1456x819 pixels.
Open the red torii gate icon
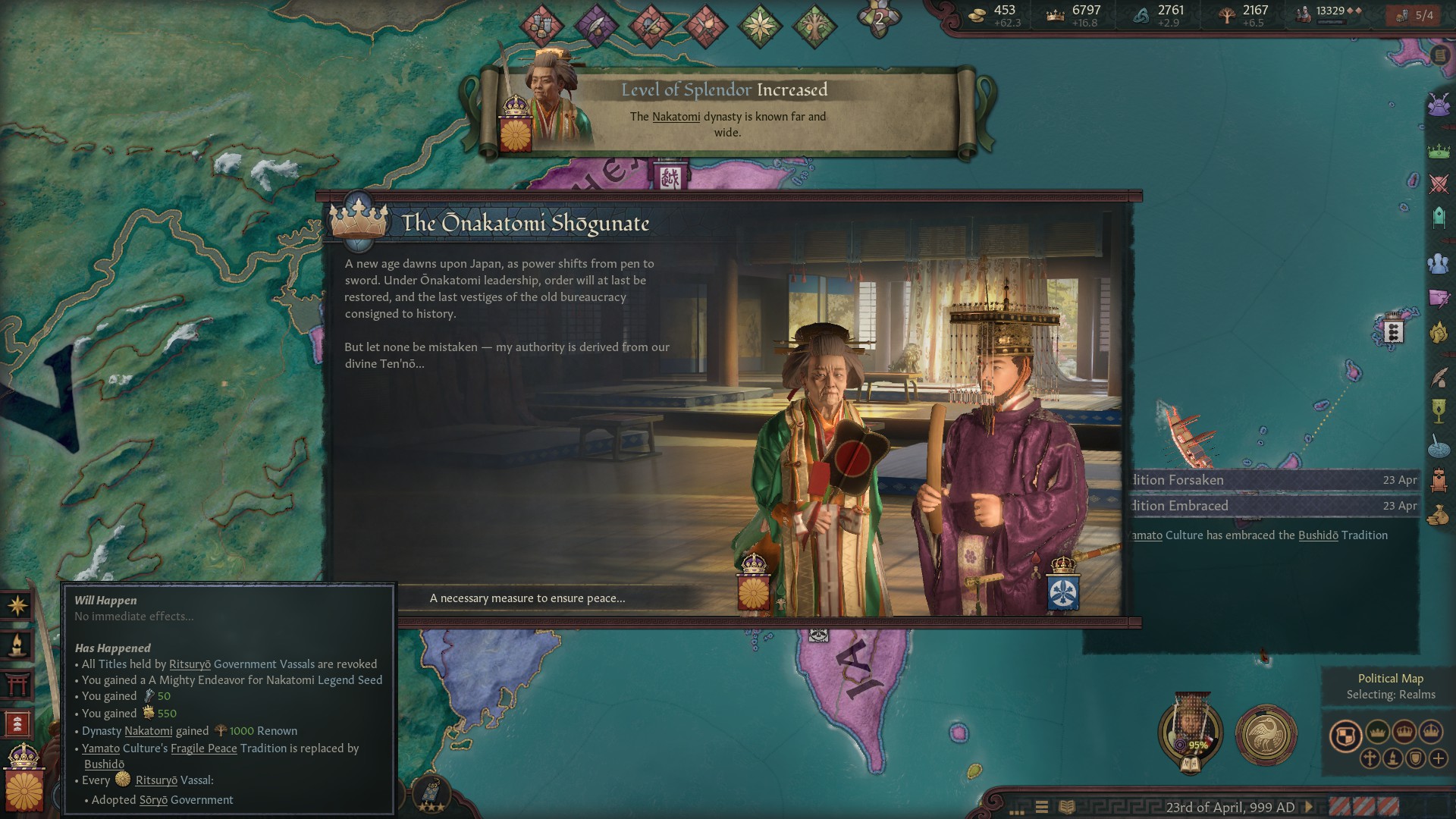coord(17,684)
